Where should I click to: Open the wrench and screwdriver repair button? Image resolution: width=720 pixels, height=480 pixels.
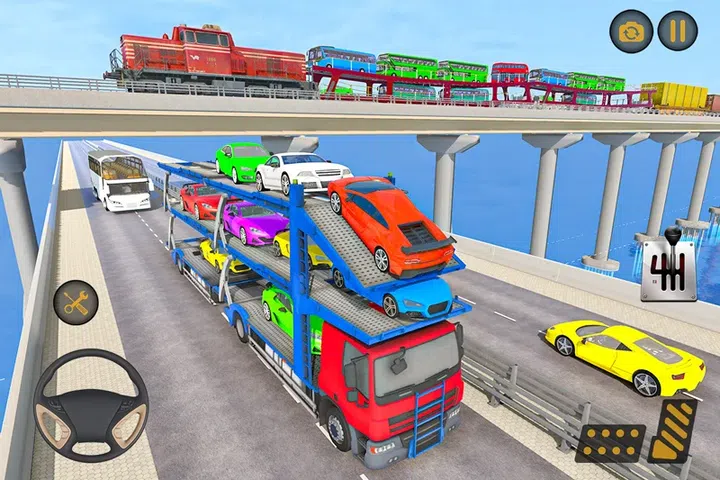pyautogui.click(x=75, y=301)
